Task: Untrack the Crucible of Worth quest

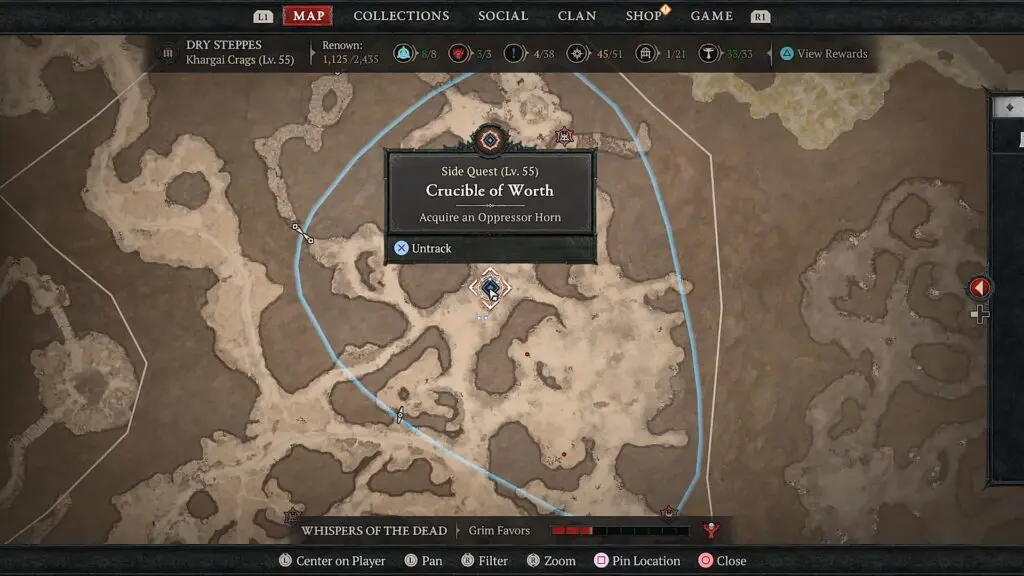Action: click(423, 248)
